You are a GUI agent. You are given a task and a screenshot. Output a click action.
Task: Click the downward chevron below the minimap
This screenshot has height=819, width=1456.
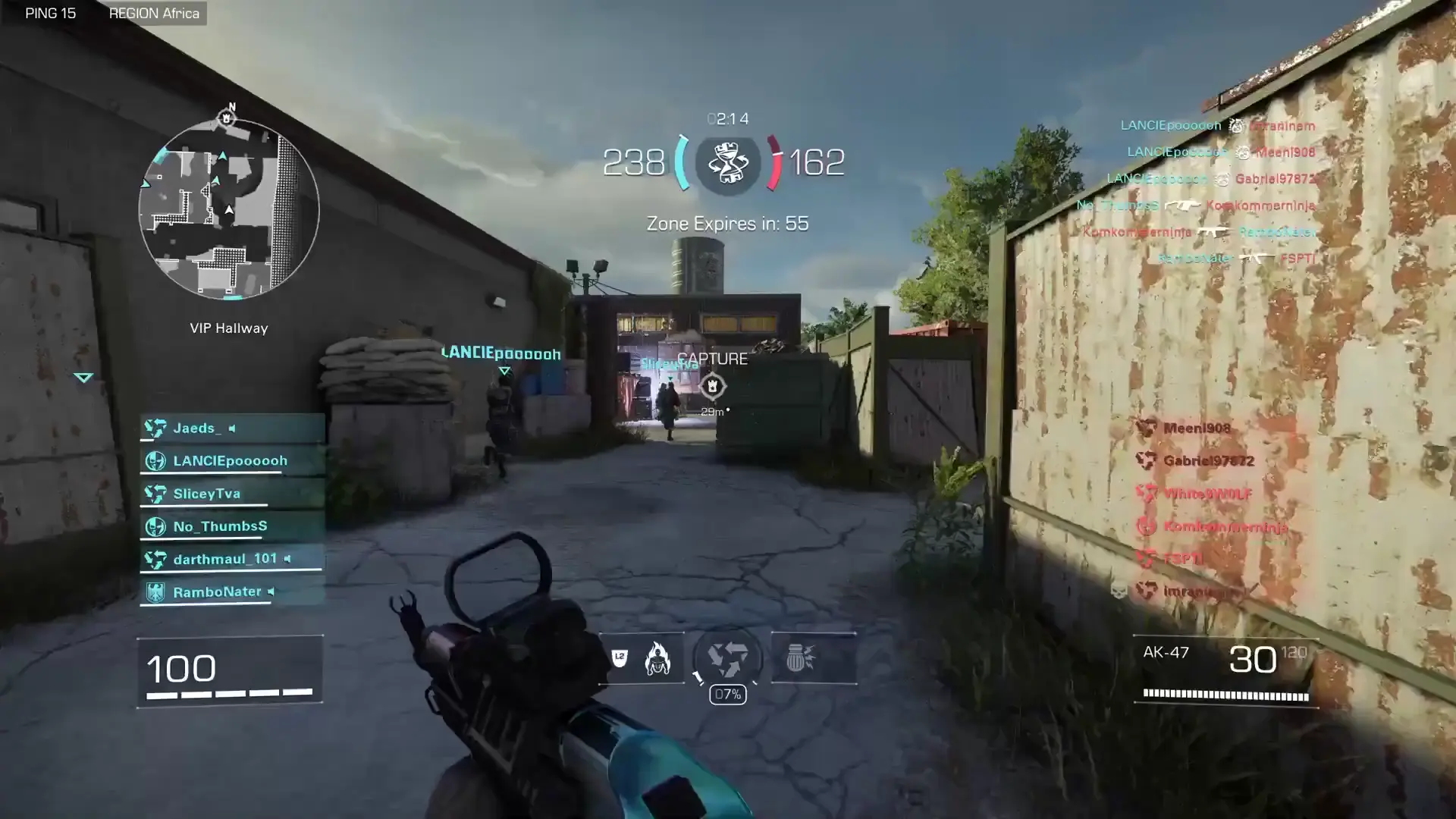(x=84, y=377)
